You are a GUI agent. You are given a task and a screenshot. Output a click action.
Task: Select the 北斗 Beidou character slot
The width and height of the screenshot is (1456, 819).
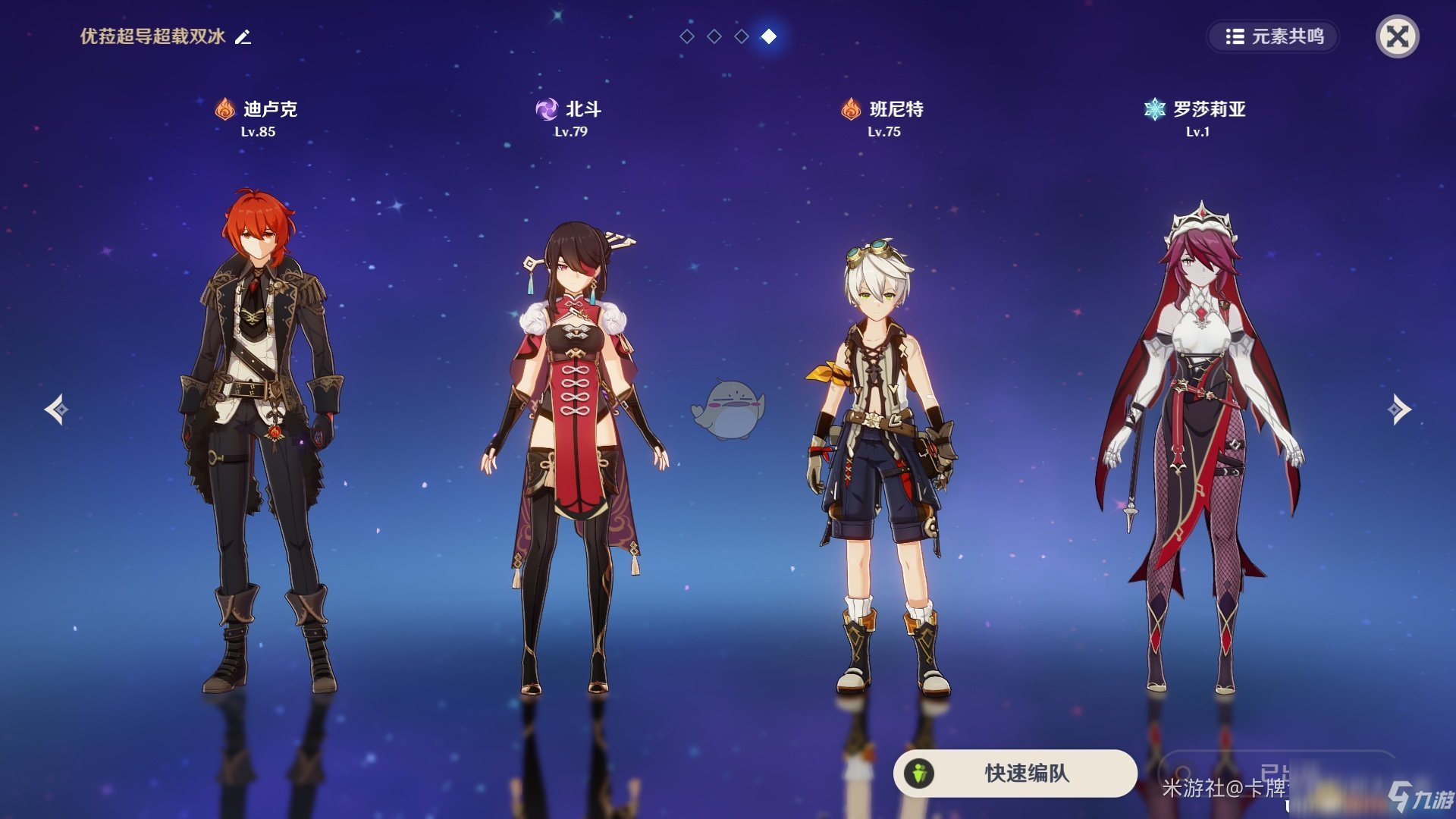pyautogui.click(x=574, y=455)
